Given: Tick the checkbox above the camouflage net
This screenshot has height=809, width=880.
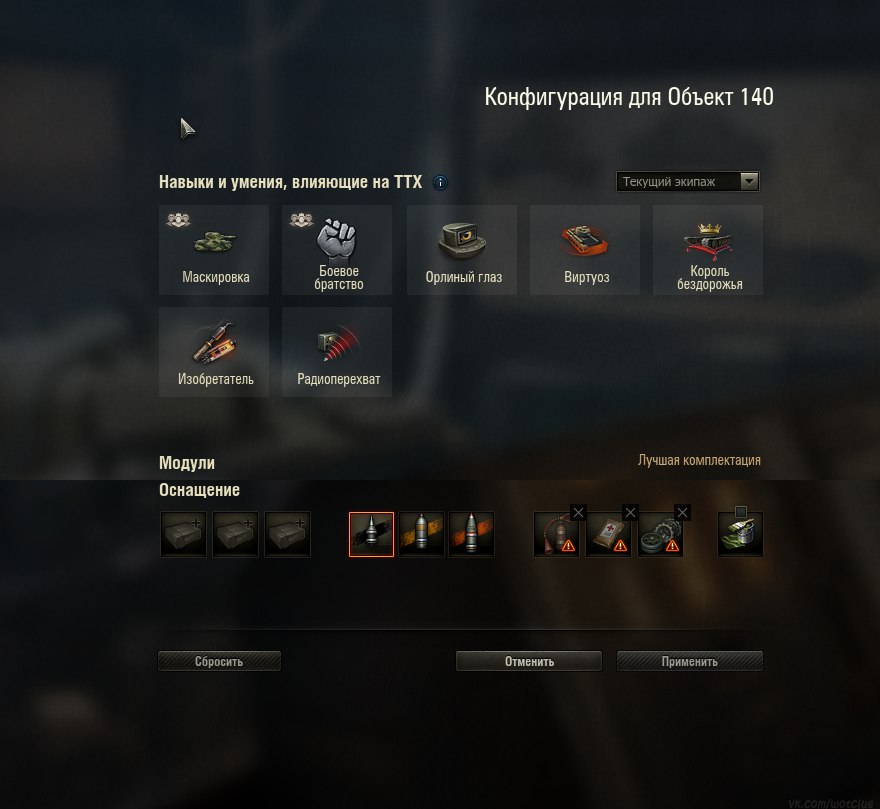Looking at the screenshot, I should (x=741, y=512).
